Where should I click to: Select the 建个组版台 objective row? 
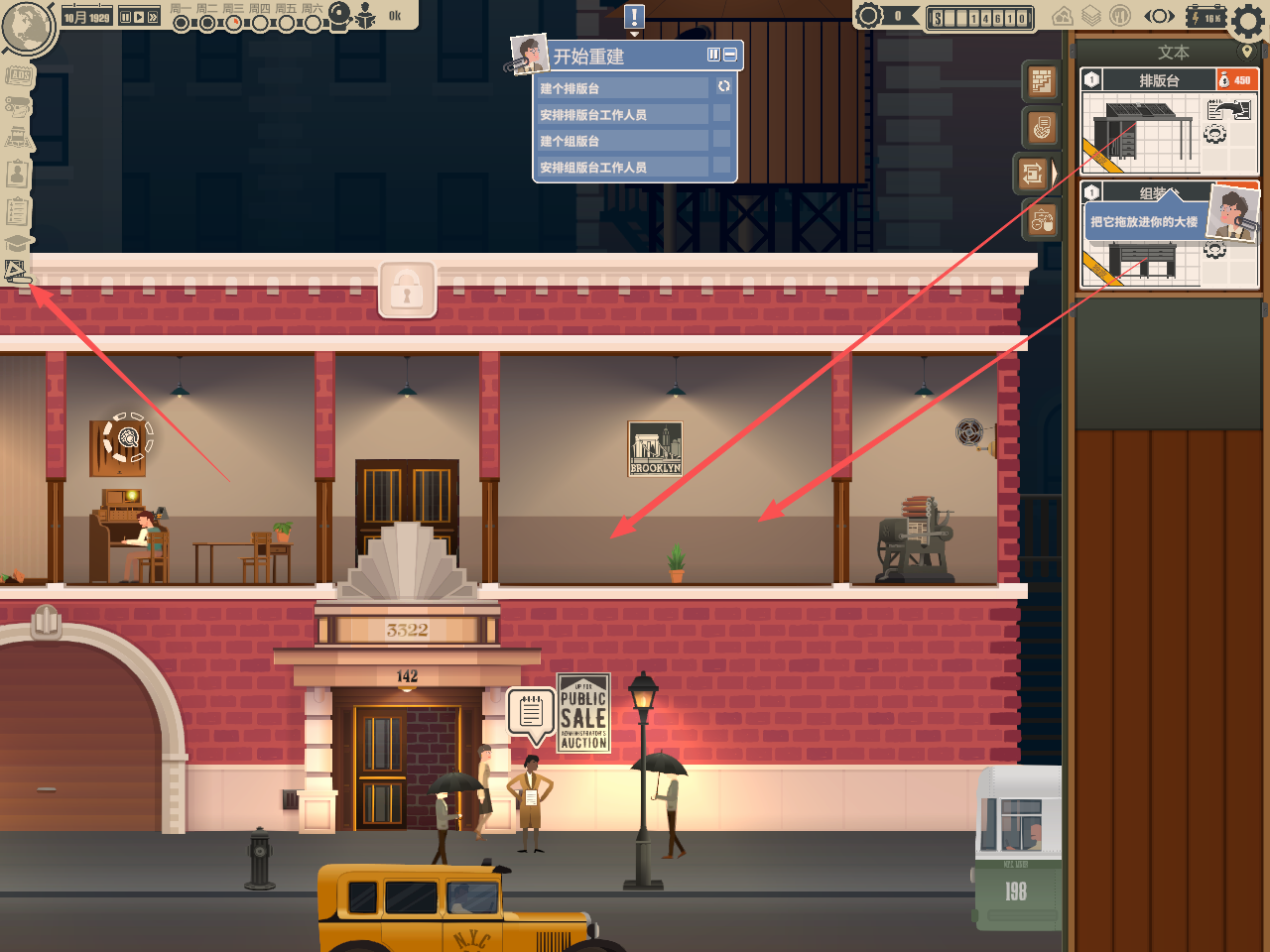pyautogui.click(x=623, y=141)
